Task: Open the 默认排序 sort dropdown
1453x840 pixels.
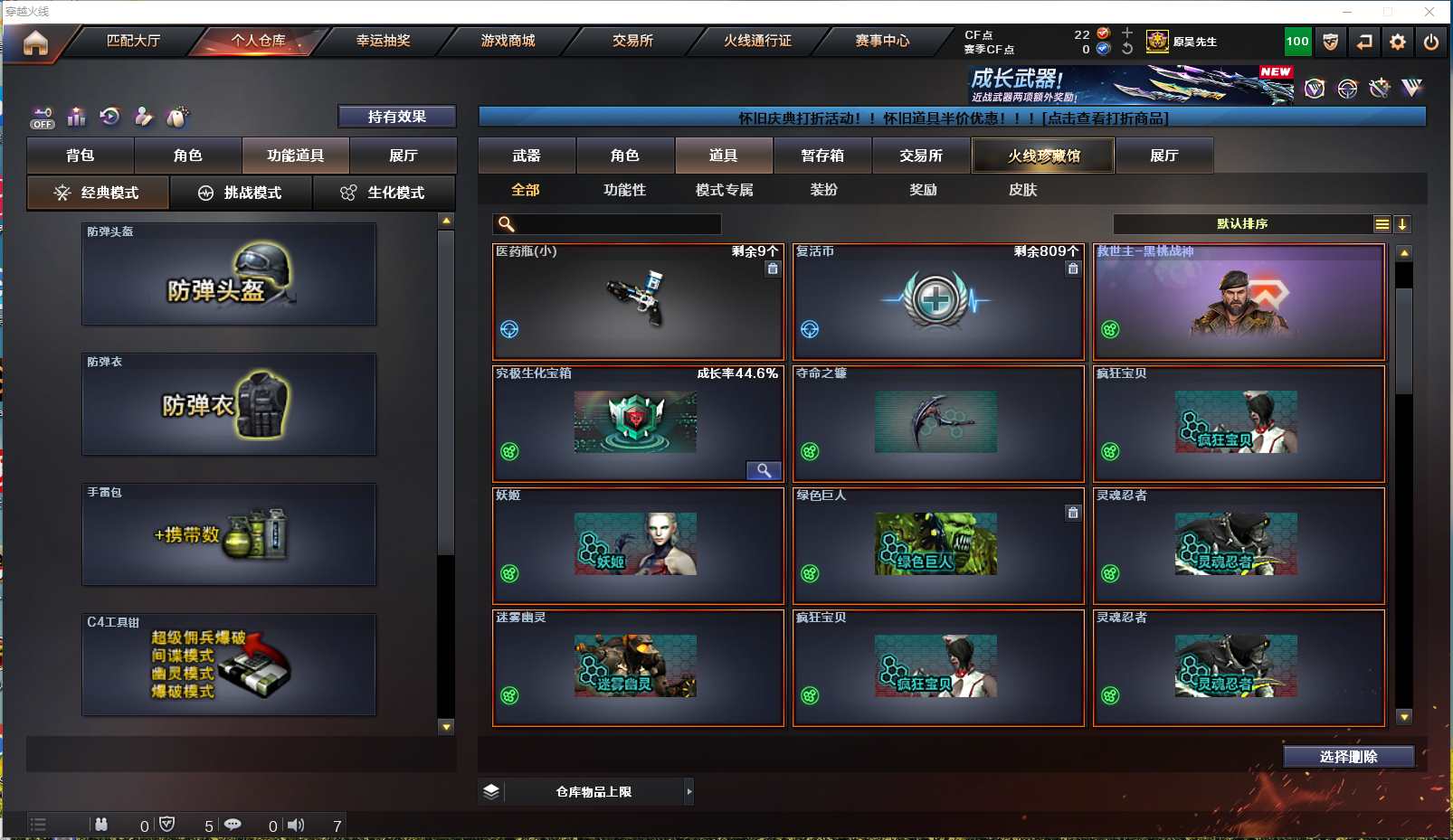Action: point(1252,224)
